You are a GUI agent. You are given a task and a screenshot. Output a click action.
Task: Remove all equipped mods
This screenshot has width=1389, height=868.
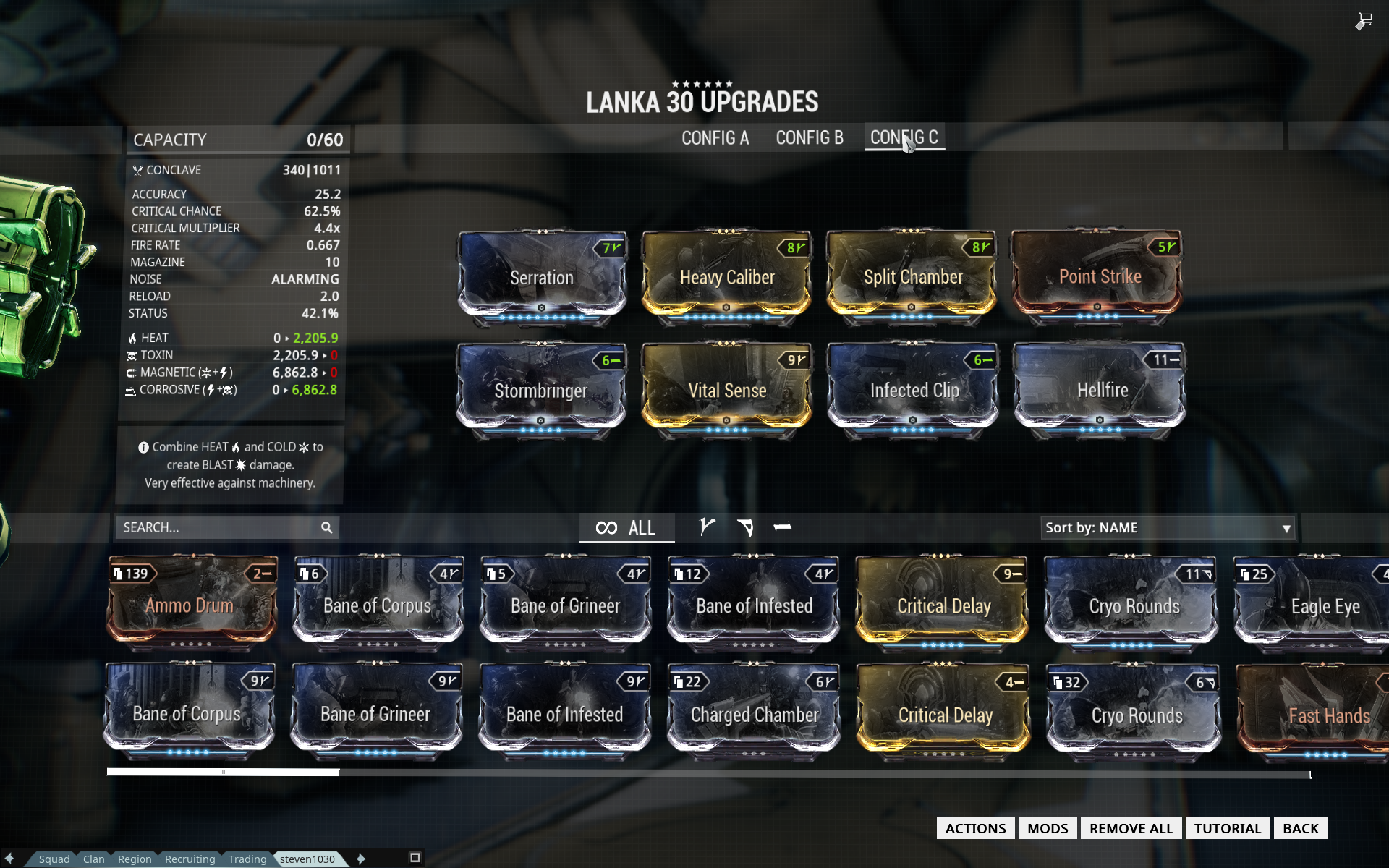1131,828
